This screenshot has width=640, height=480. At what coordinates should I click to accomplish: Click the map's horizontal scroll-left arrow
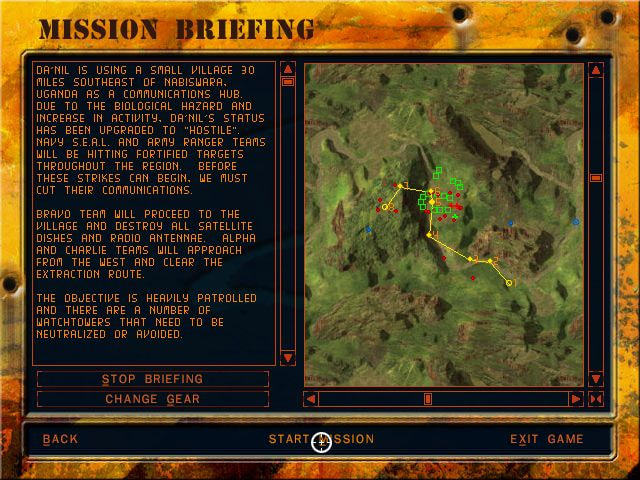point(312,399)
